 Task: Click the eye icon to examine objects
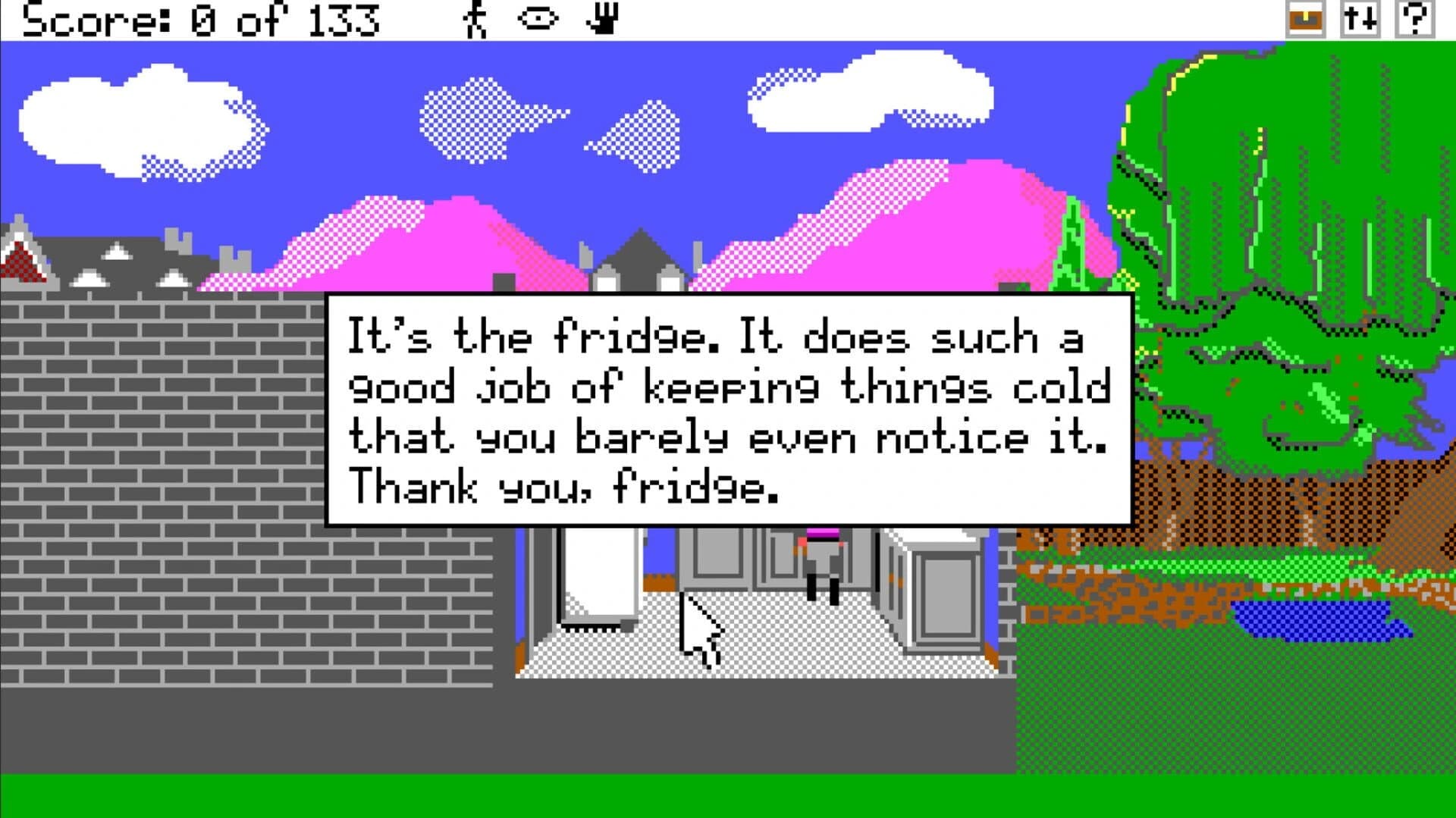[535, 19]
